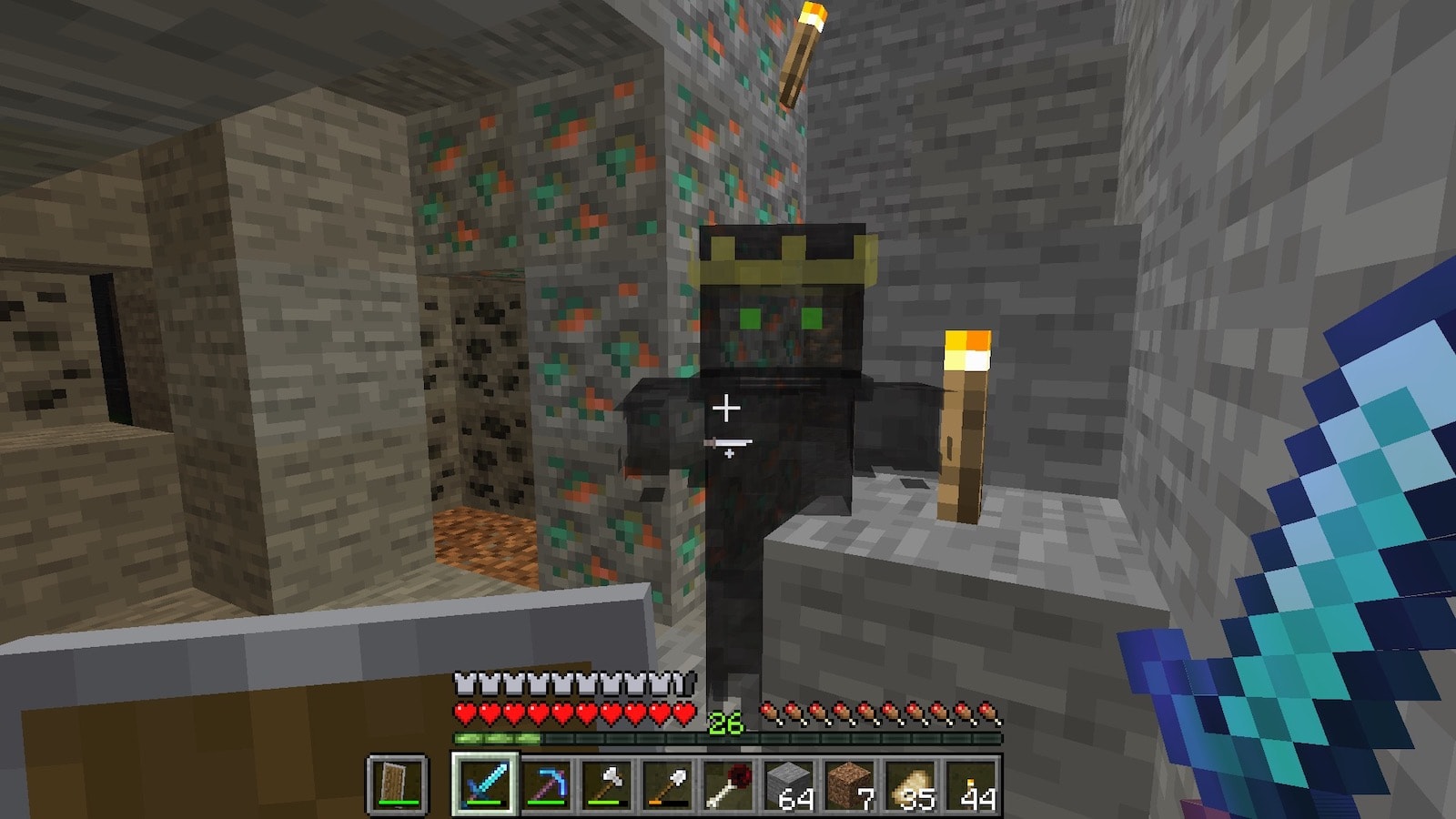Pick the red-tipped bone item slot

(729, 784)
